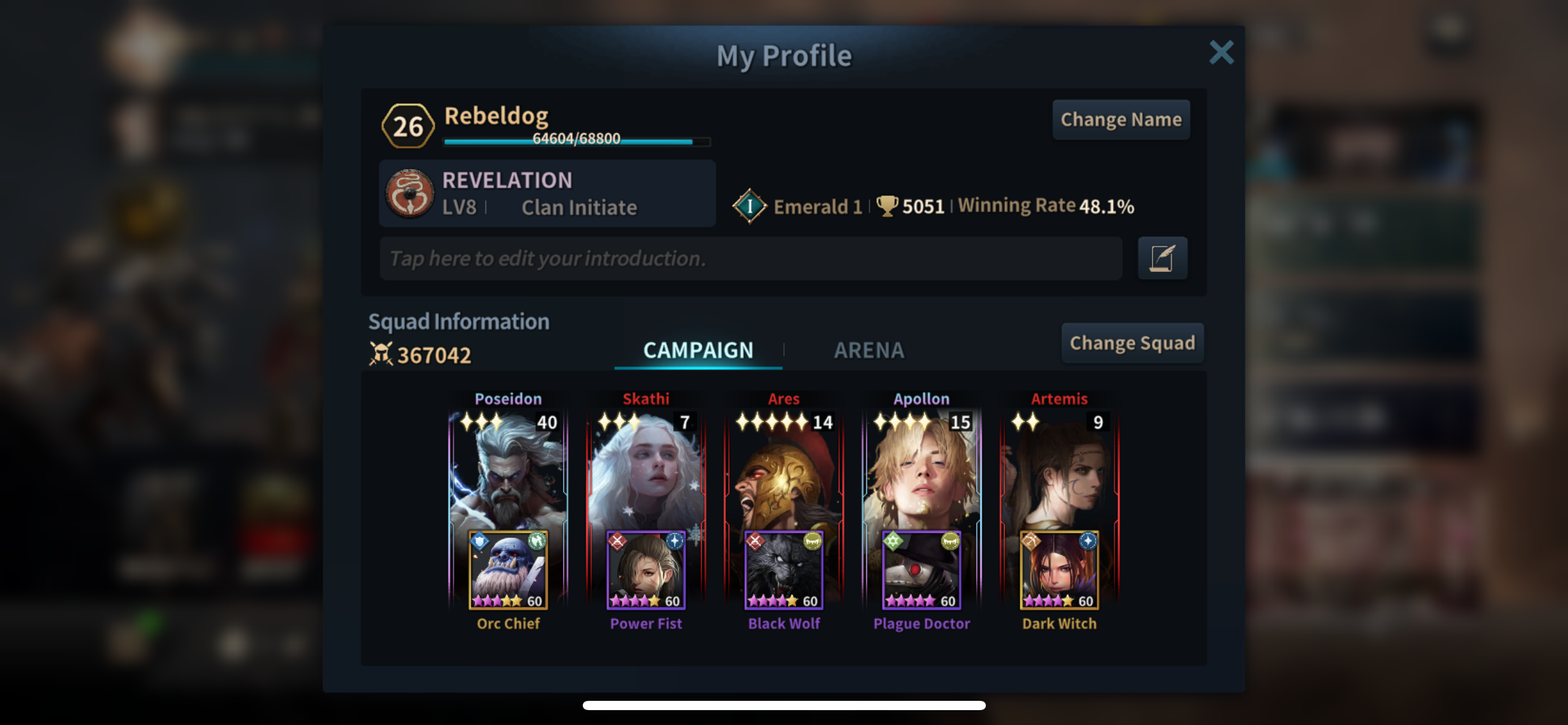Viewport: 1568px width, 725px height.
Task: Select the CAMPAIGN squad tab
Action: 698,350
